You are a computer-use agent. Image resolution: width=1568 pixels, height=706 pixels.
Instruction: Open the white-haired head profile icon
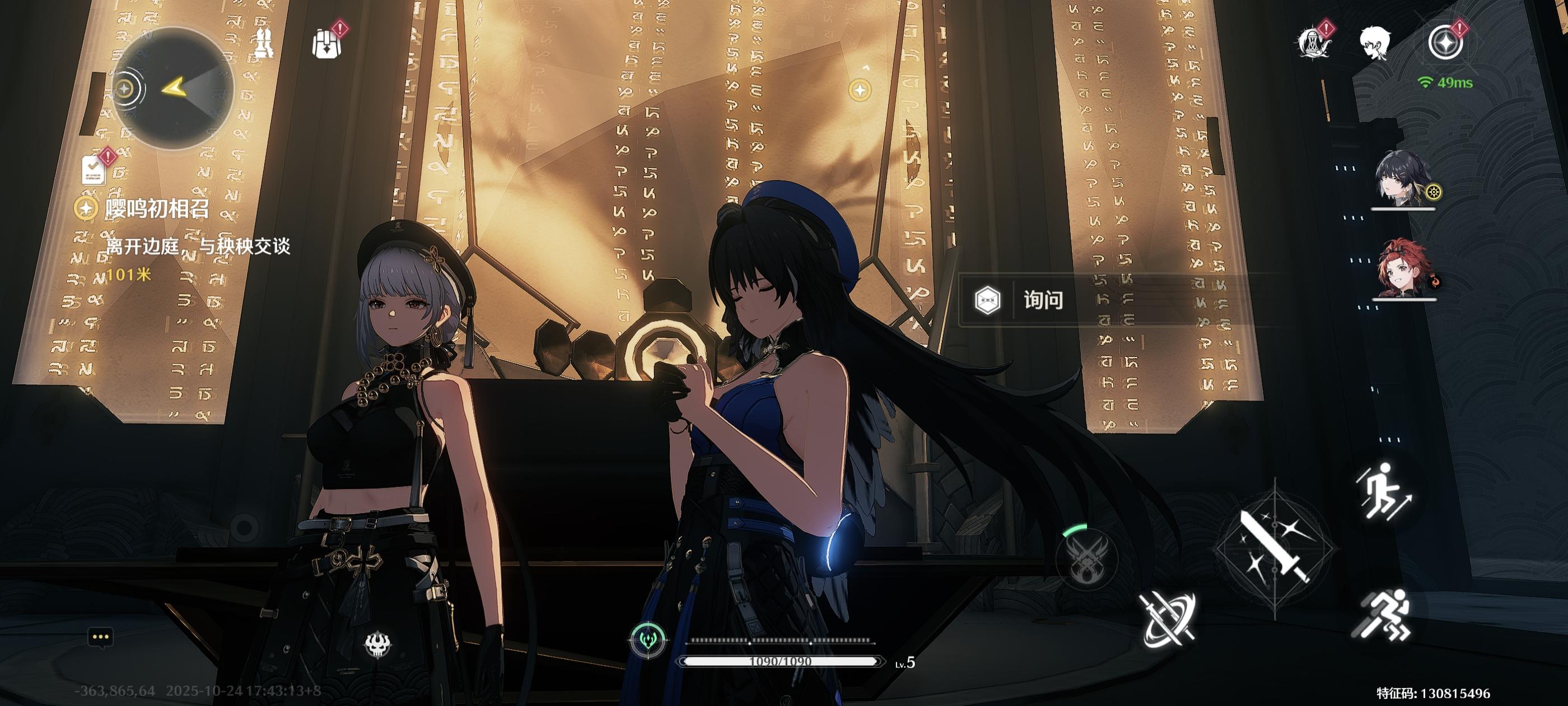click(1375, 43)
